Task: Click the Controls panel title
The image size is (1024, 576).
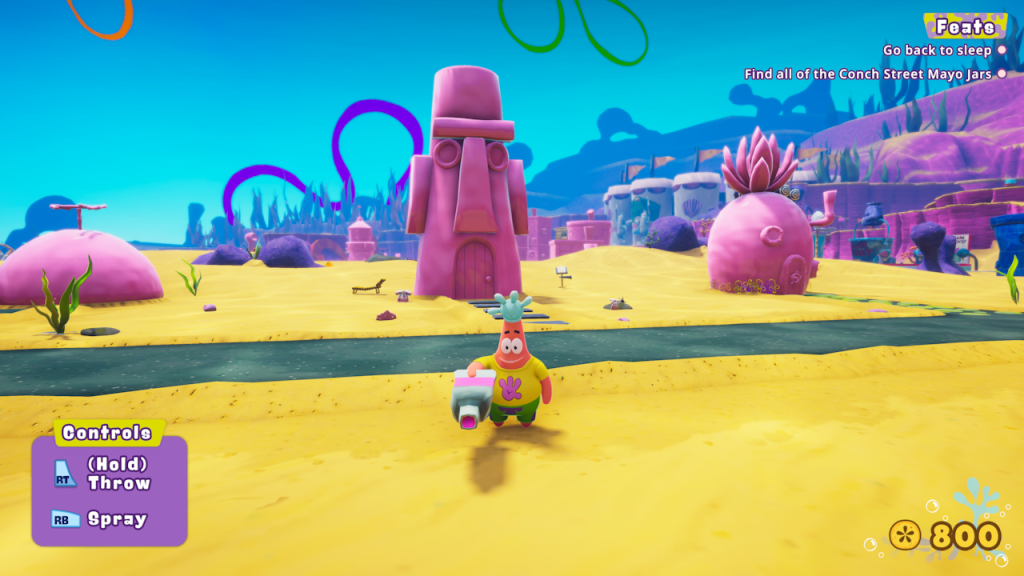Action: 107,433
